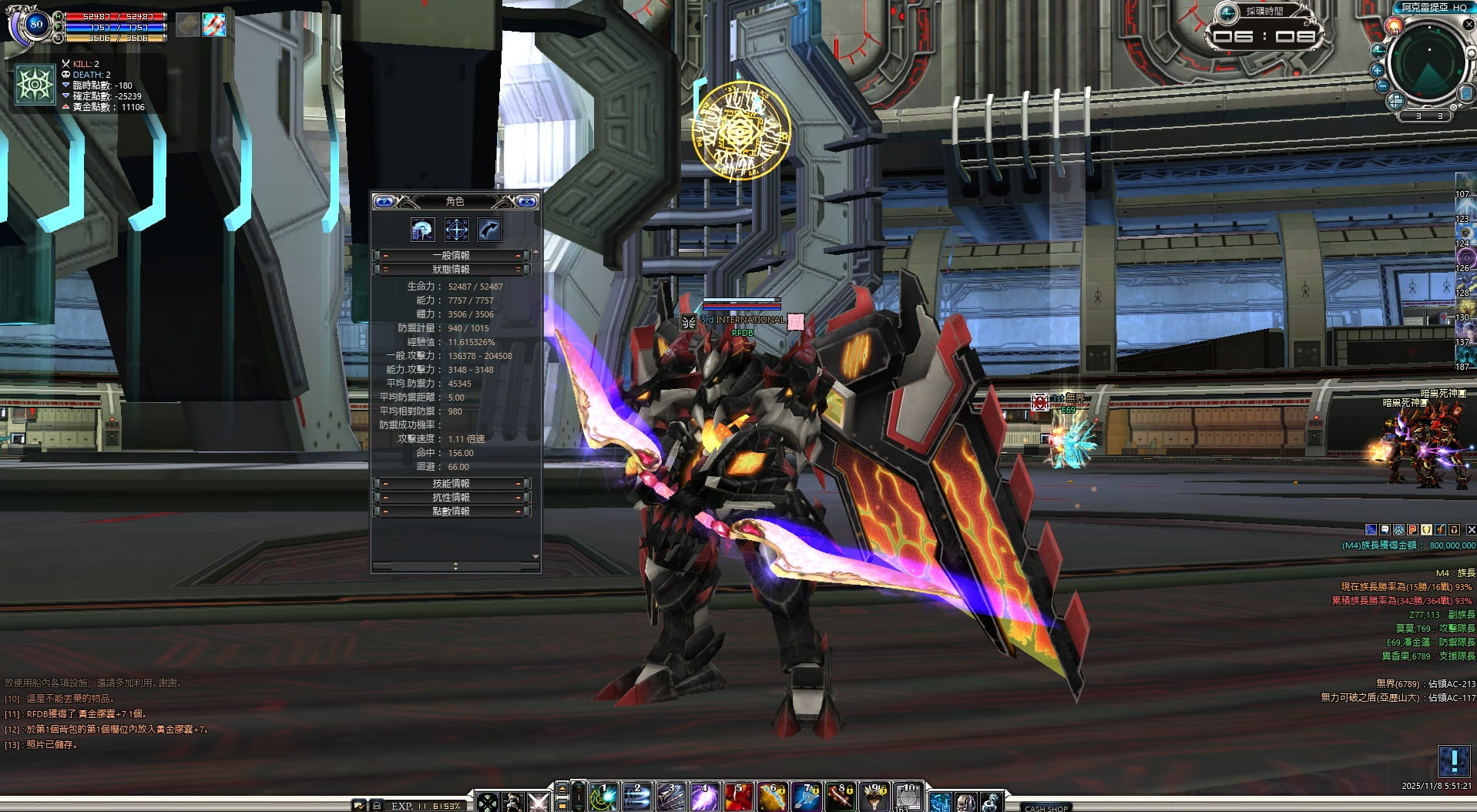Activate the radar skill in hotbar slot 1

coord(603,797)
